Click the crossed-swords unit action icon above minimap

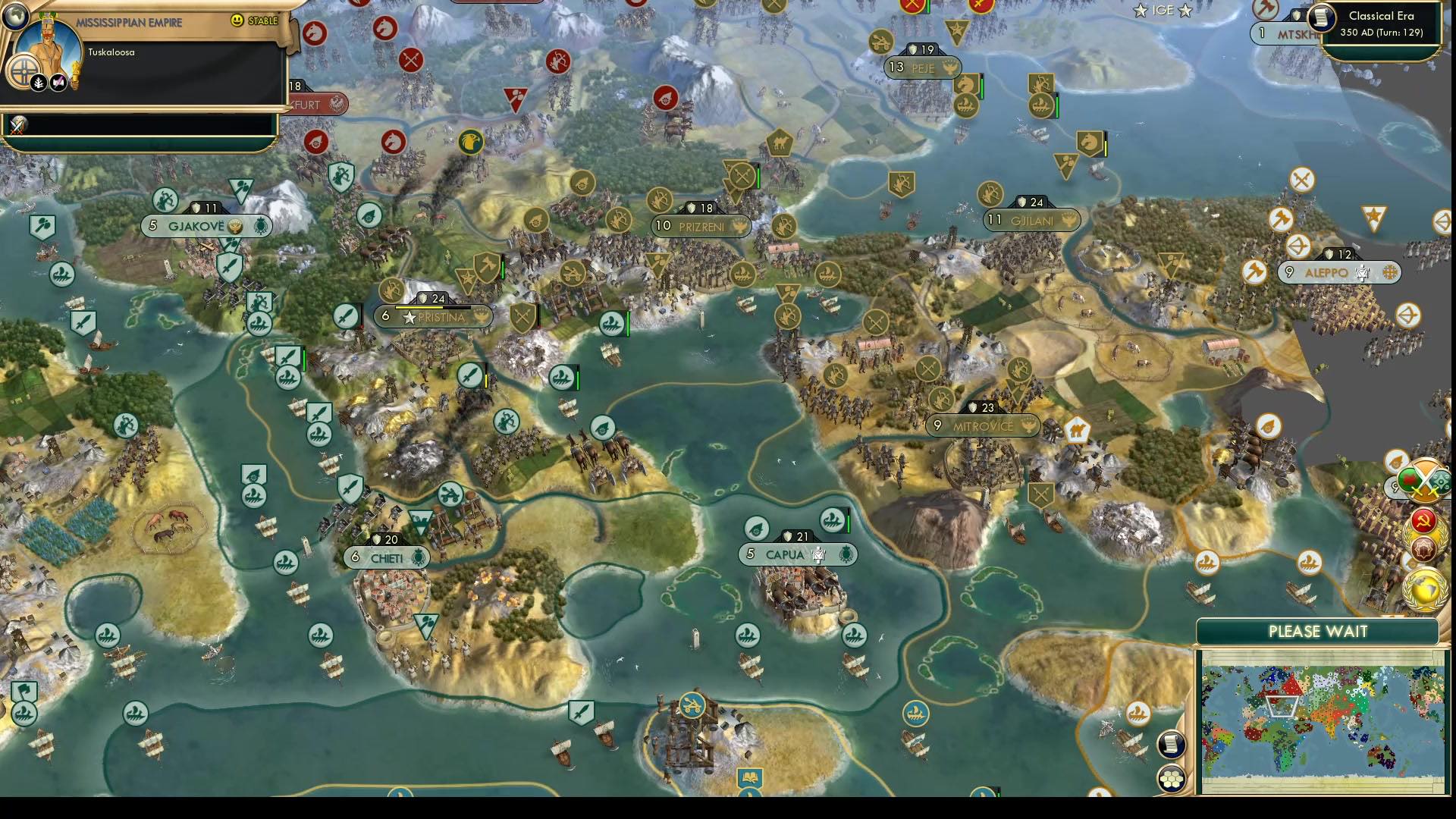click(1425, 482)
